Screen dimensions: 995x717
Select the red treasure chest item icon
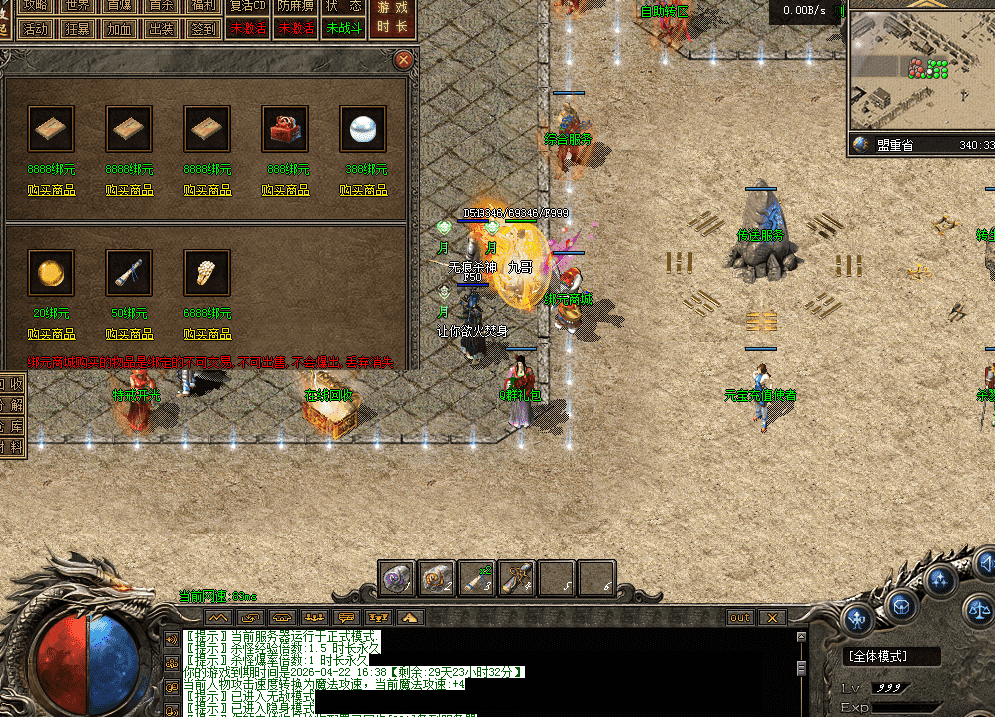click(285, 128)
